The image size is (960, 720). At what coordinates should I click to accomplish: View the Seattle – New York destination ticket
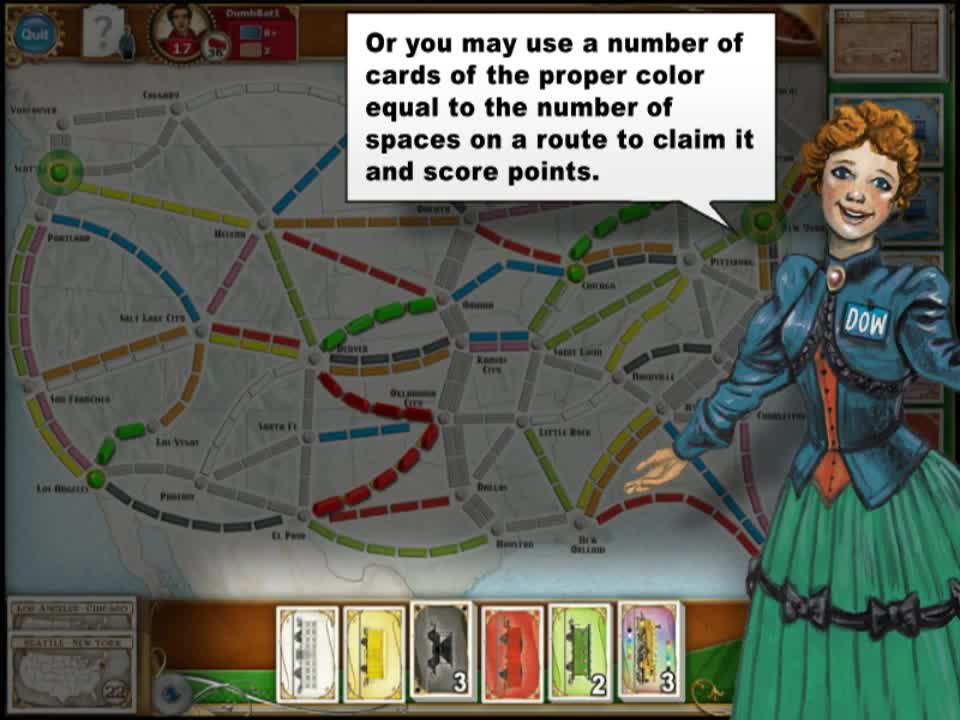[x=72, y=642]
